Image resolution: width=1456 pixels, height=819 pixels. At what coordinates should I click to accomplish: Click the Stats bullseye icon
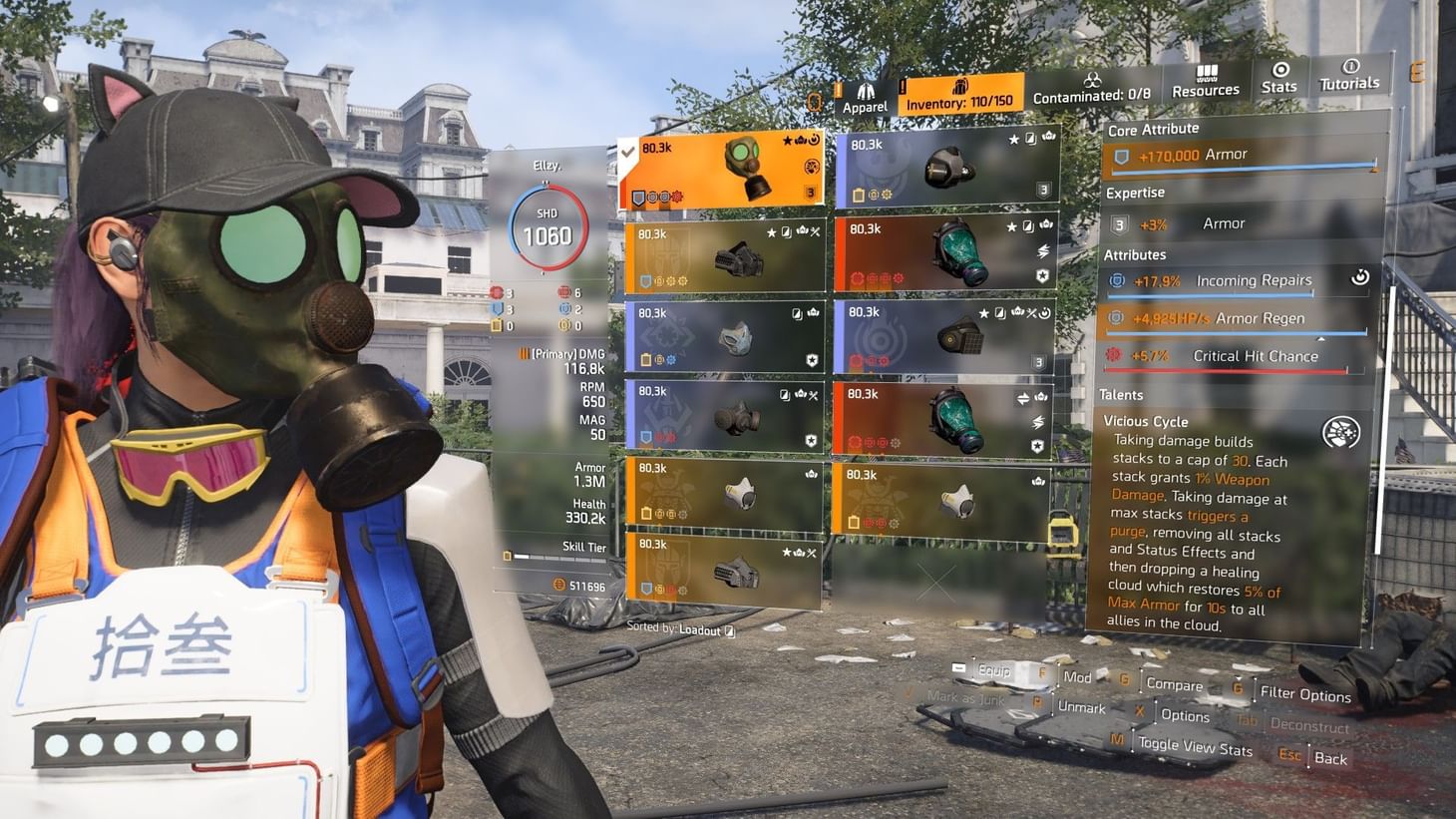[1279, 72]
